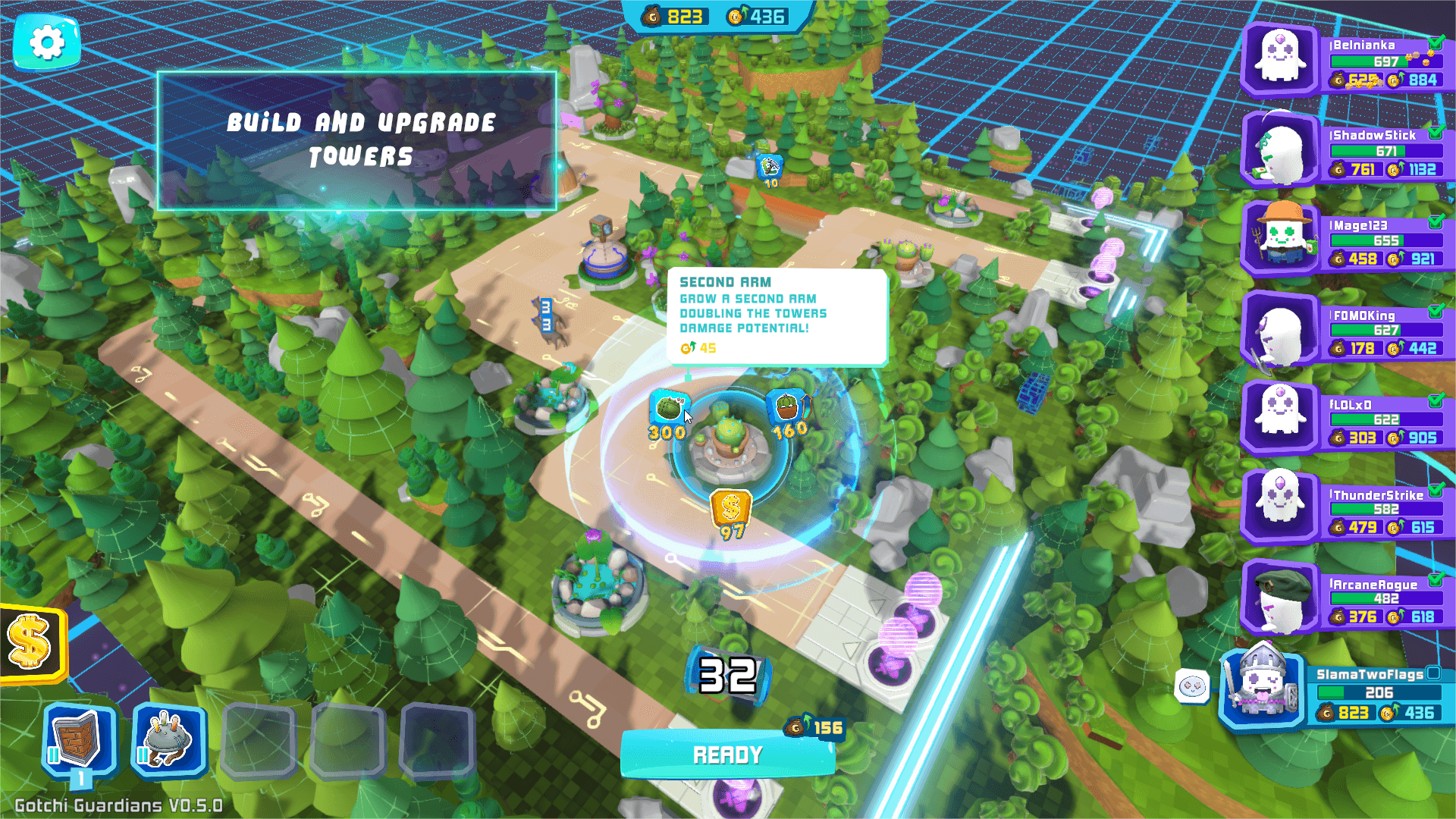Image resolution: width=1456 pixels, height=819 pixels.
Task: Toggle Belnianka's ready checkmark
Action: [x=1437, y=45]
